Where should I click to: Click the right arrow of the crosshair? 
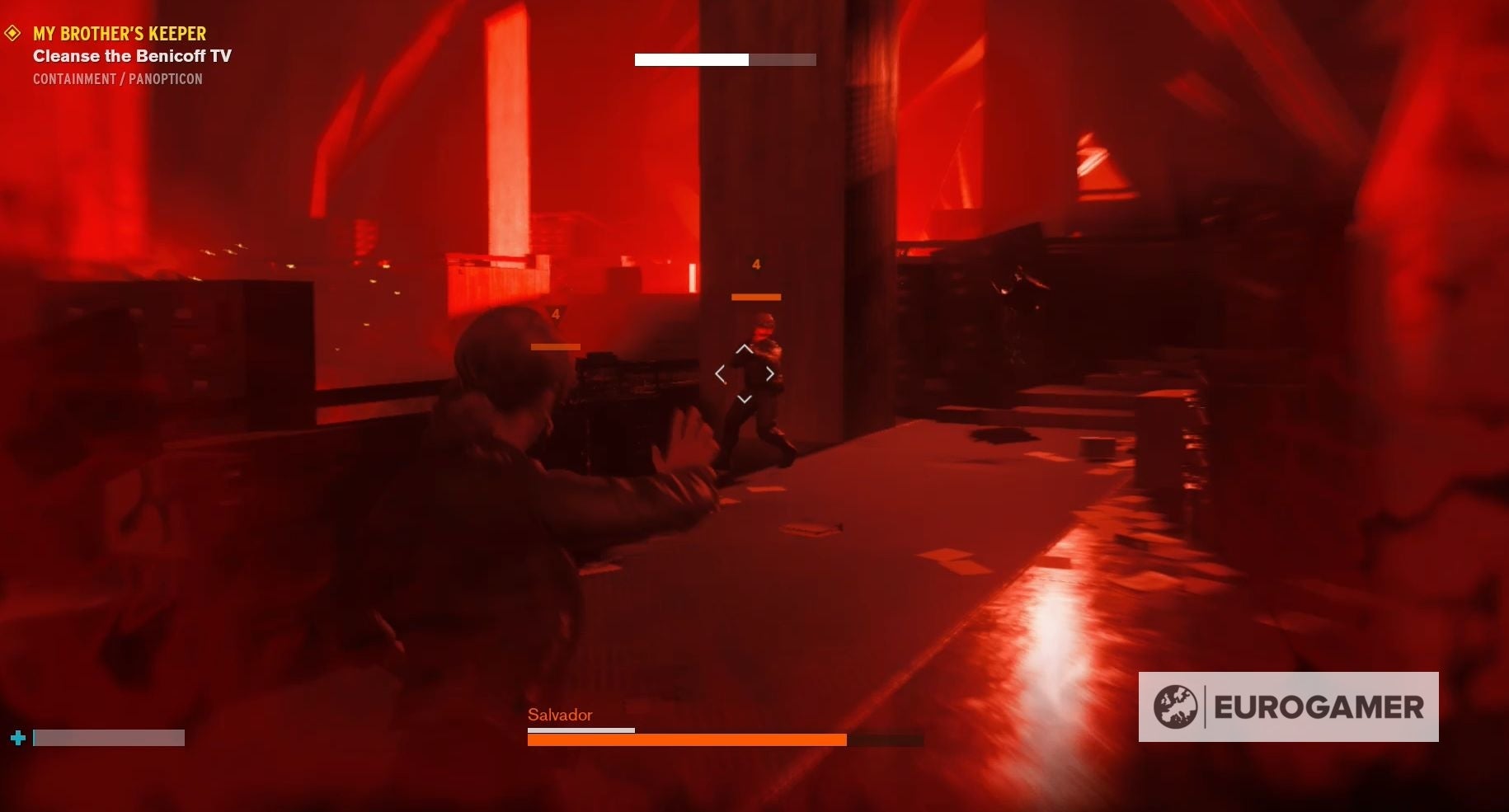(x=769, y=373)
